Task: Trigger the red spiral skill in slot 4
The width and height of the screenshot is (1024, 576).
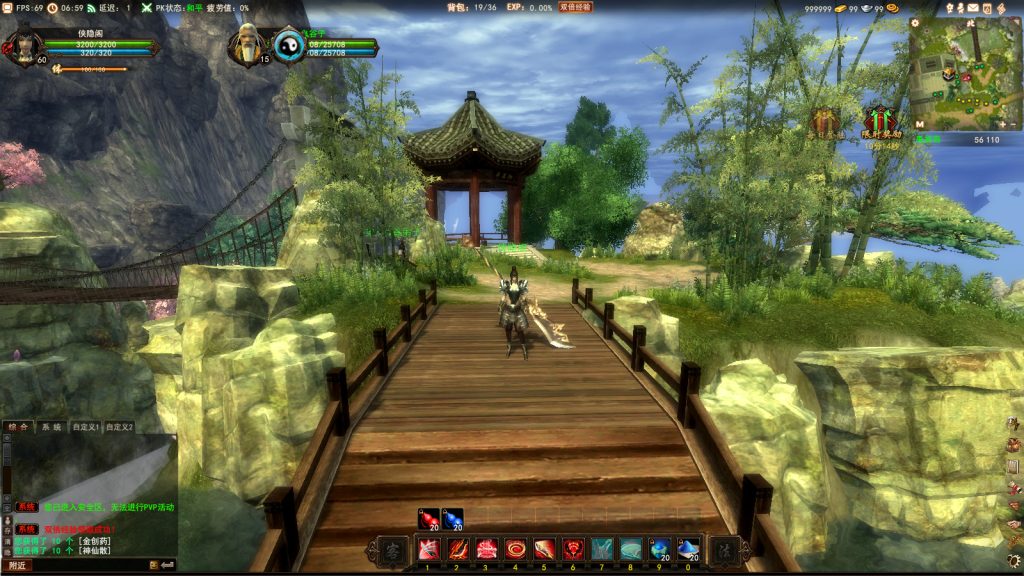Action: pyautogui.click(x=515, y=549)
